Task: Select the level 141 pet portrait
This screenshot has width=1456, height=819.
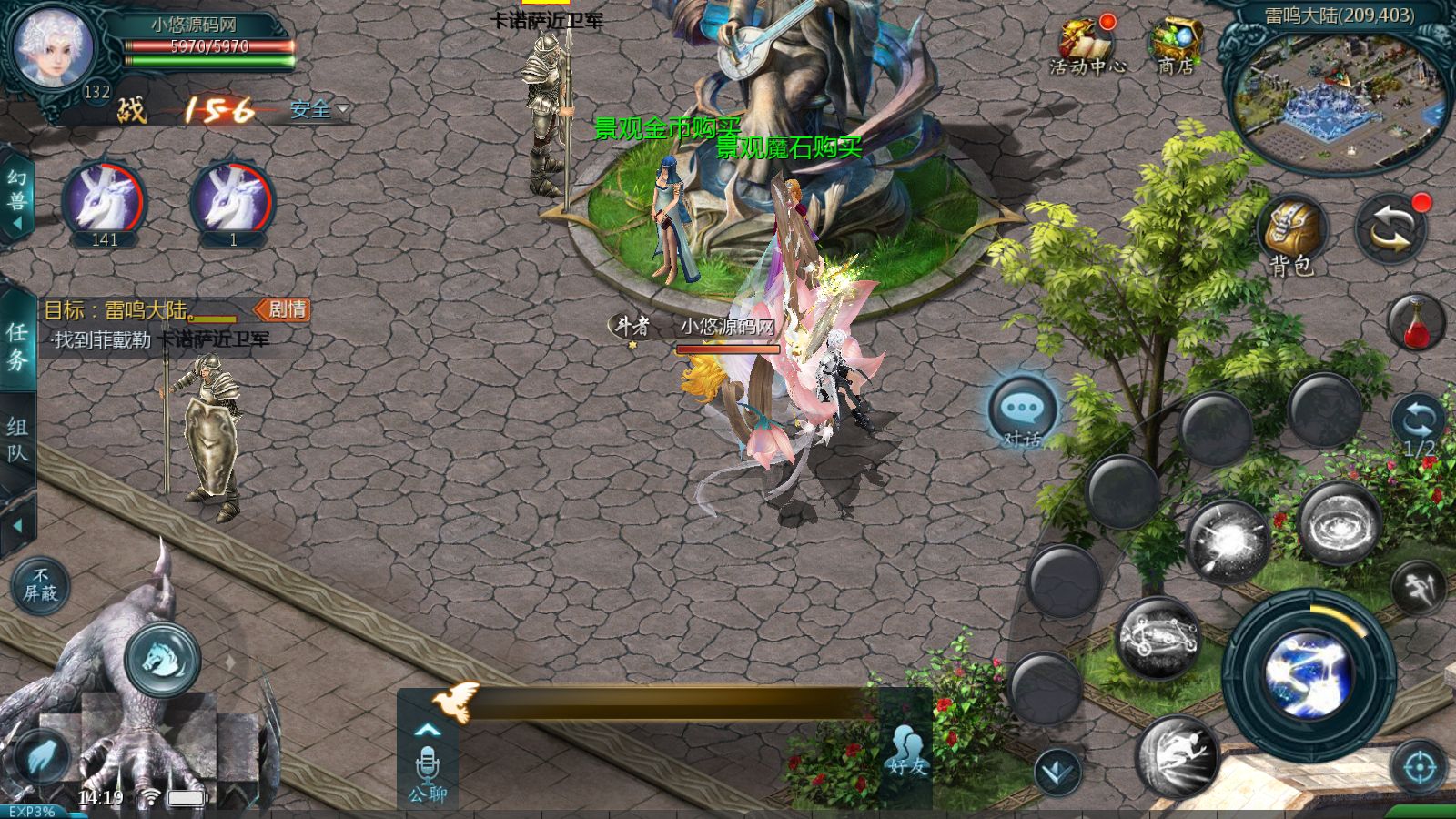Action: click(104, 202)
